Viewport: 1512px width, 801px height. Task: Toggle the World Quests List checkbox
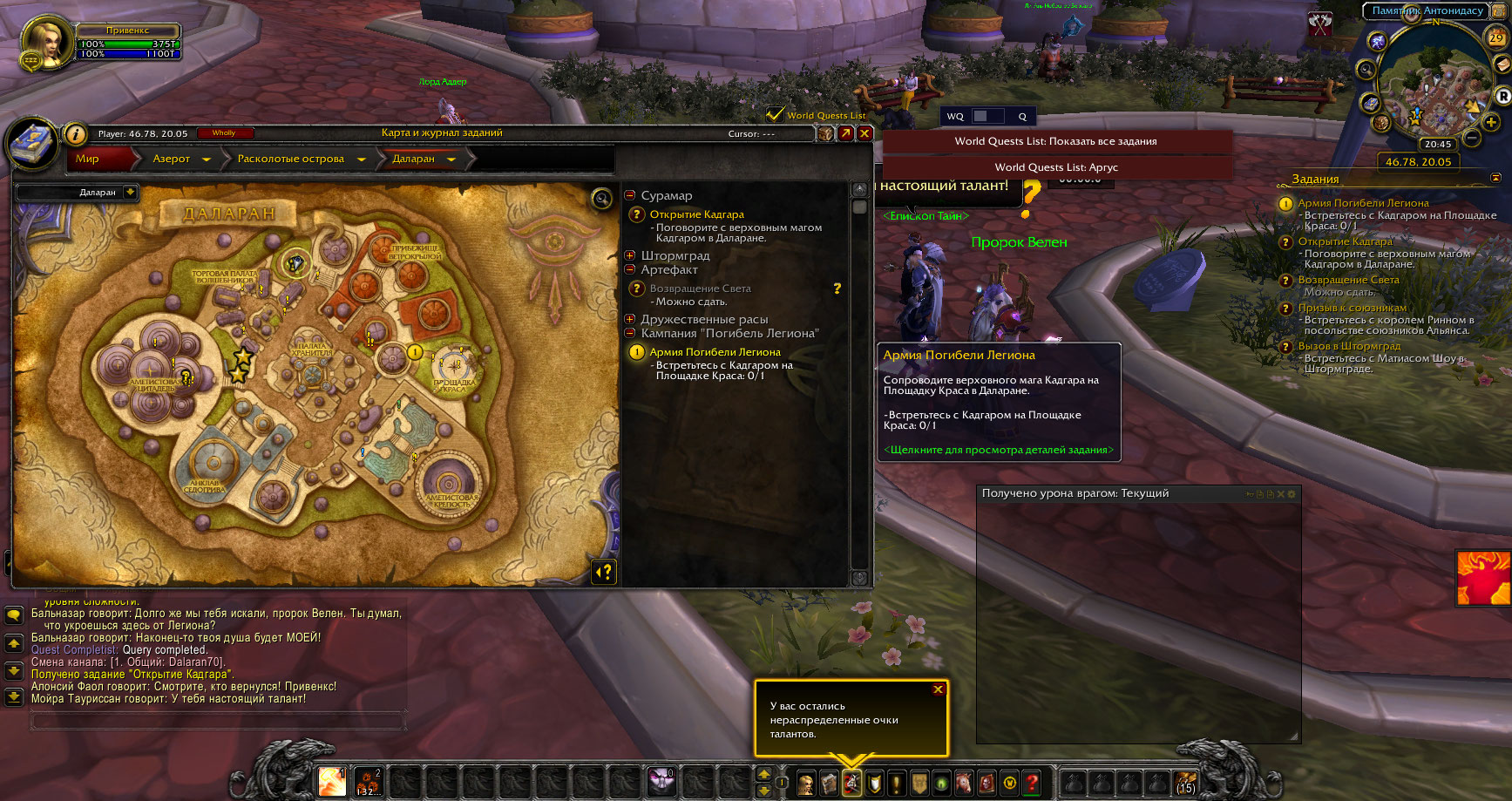[774, 114]
